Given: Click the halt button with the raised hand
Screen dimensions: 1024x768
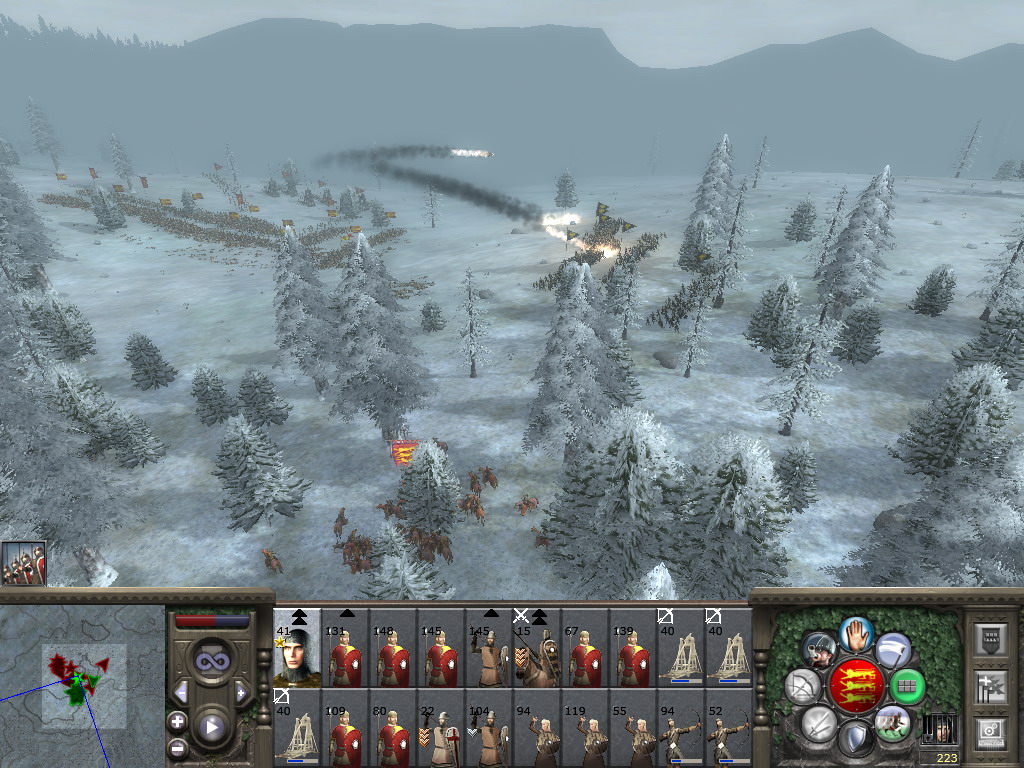Looking at the screenshot, I should pos(856,634).
